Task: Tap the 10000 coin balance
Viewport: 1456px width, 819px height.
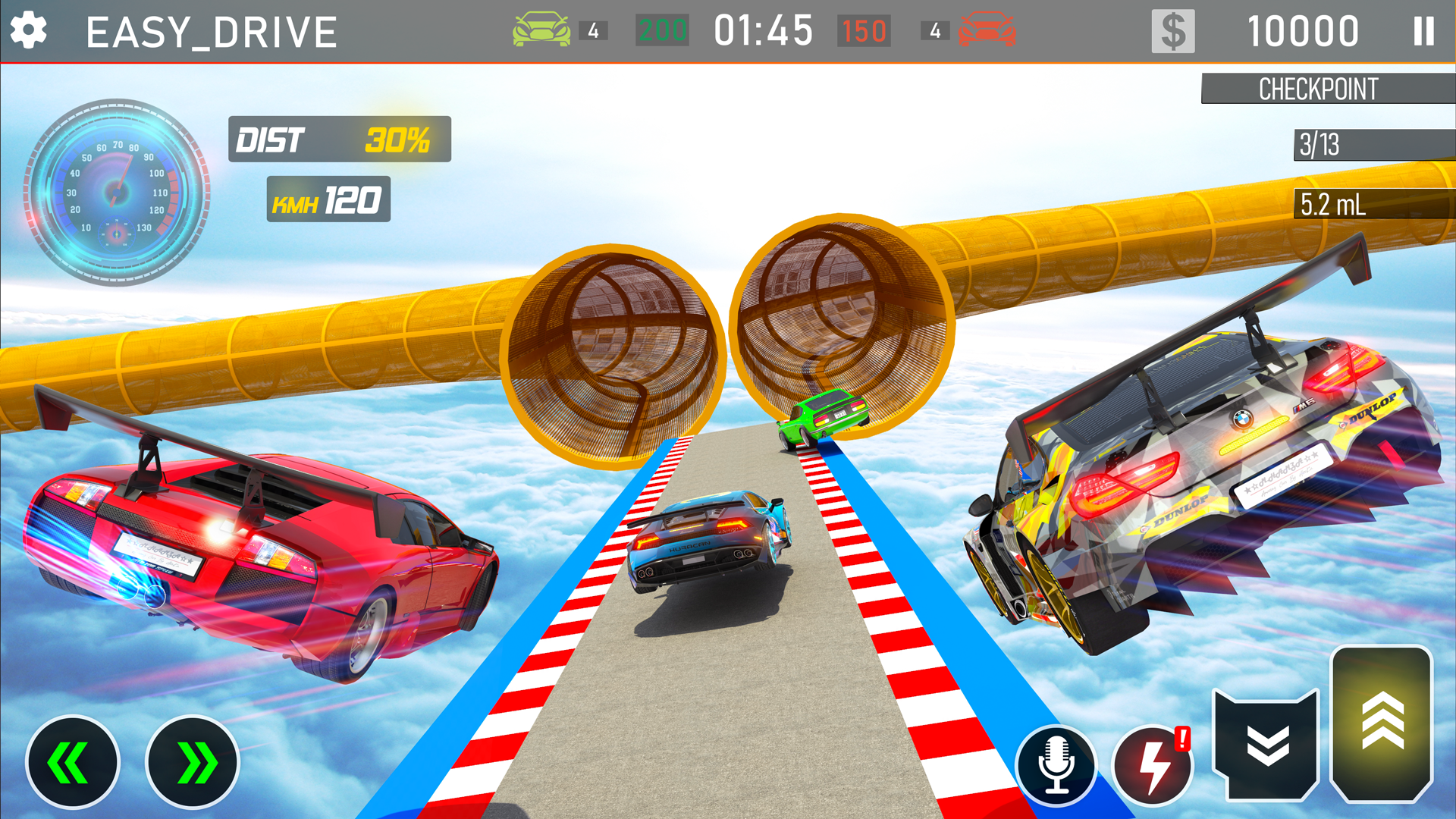Action: (x=1306, y=30)
